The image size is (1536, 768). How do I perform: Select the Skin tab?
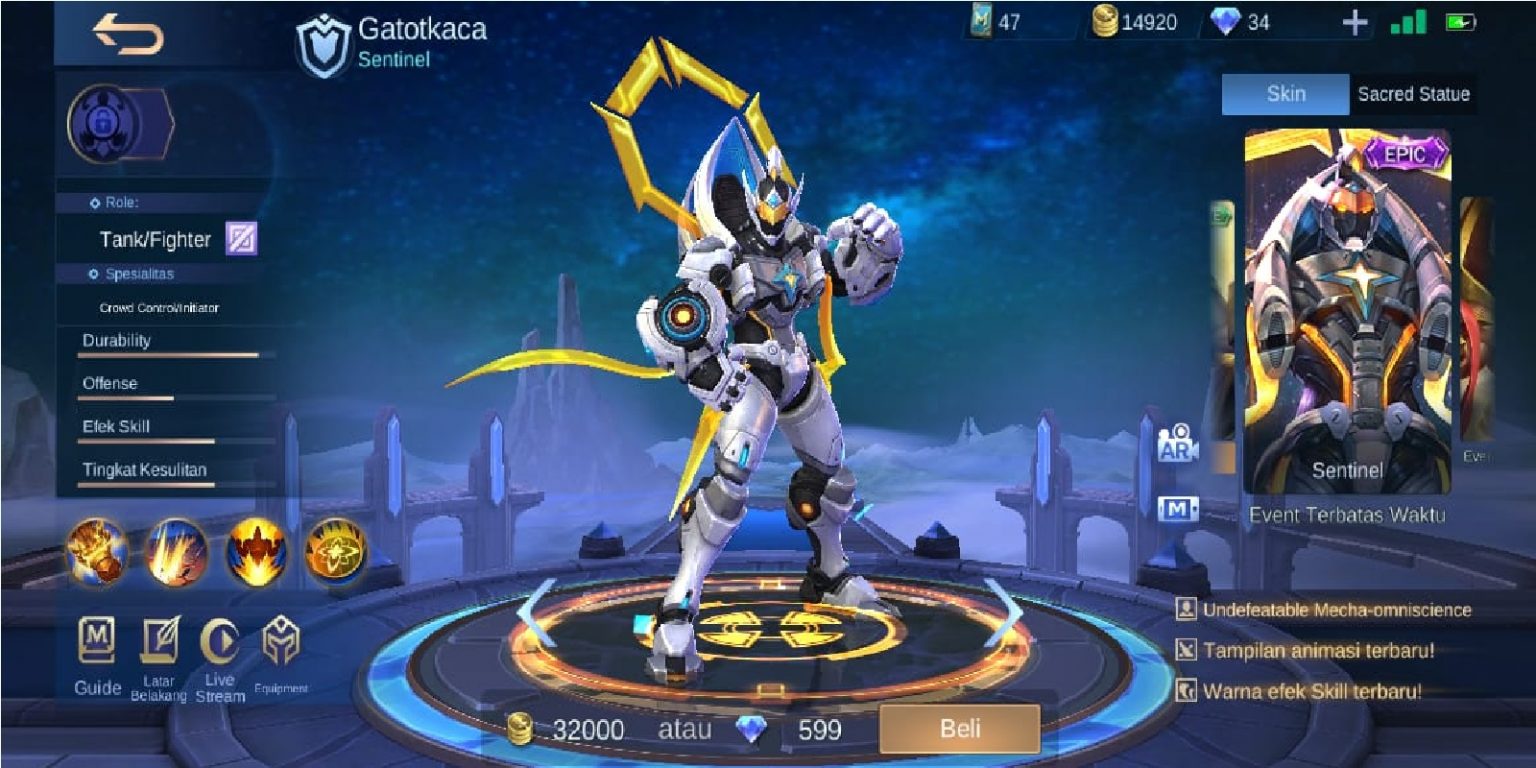click(x=1285, y=95)
